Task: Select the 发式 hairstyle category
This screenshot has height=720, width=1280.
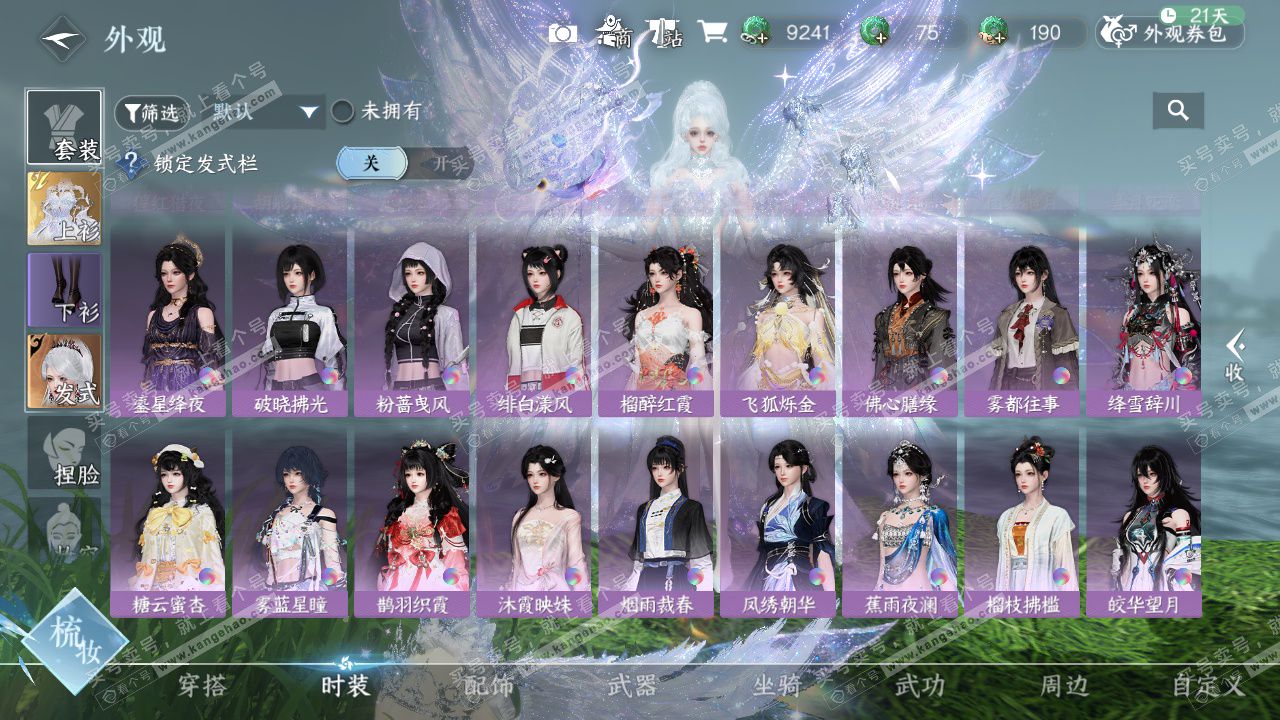Action: tap(64, 371)
